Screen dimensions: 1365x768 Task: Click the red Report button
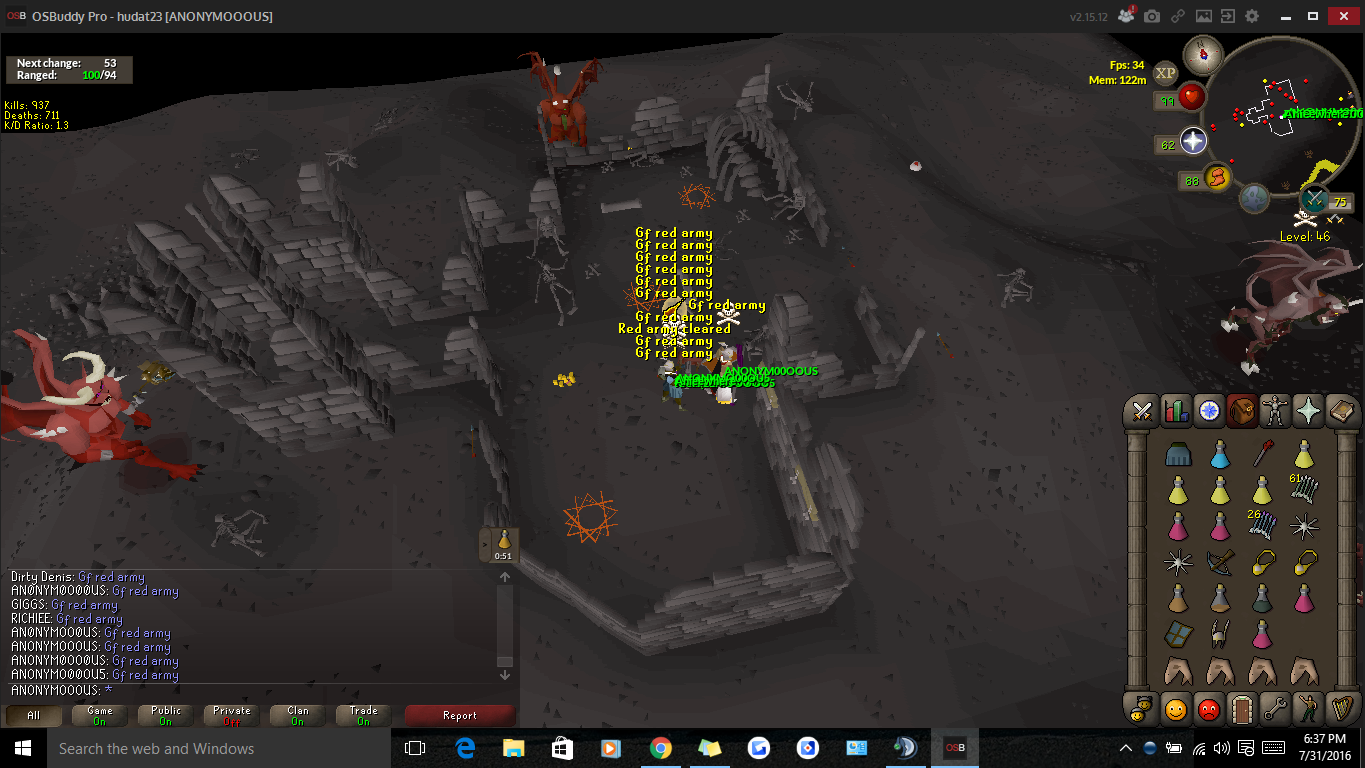(460, 716)
